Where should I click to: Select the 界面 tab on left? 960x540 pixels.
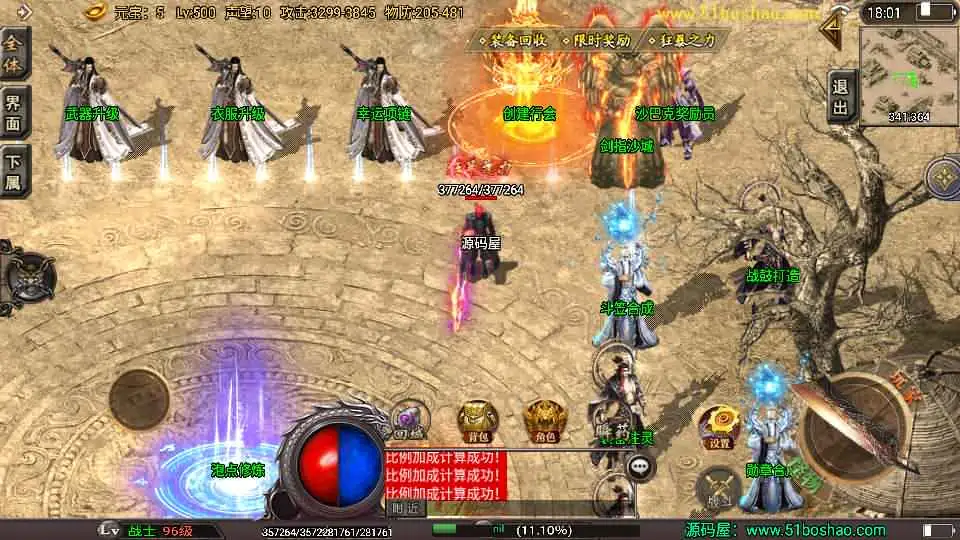click(14, 111)
